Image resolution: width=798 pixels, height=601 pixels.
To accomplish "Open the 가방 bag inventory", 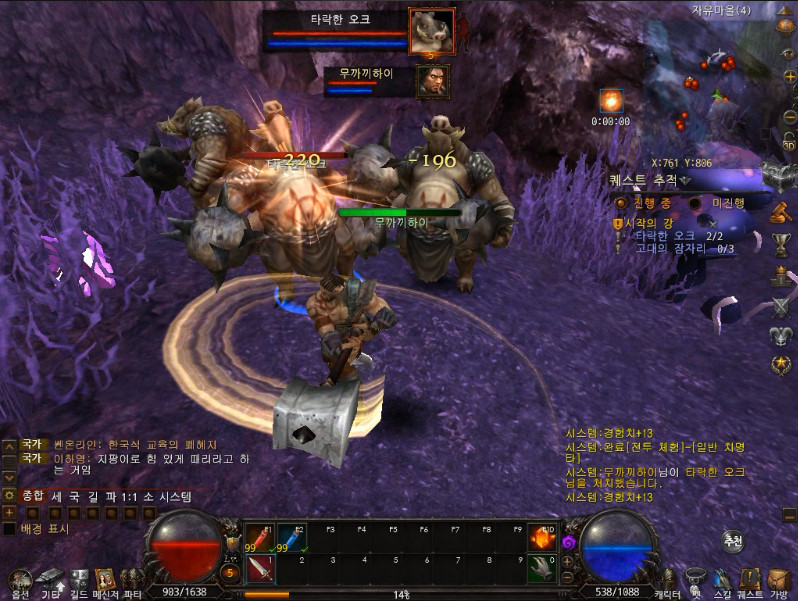I will tap(779, 581).
